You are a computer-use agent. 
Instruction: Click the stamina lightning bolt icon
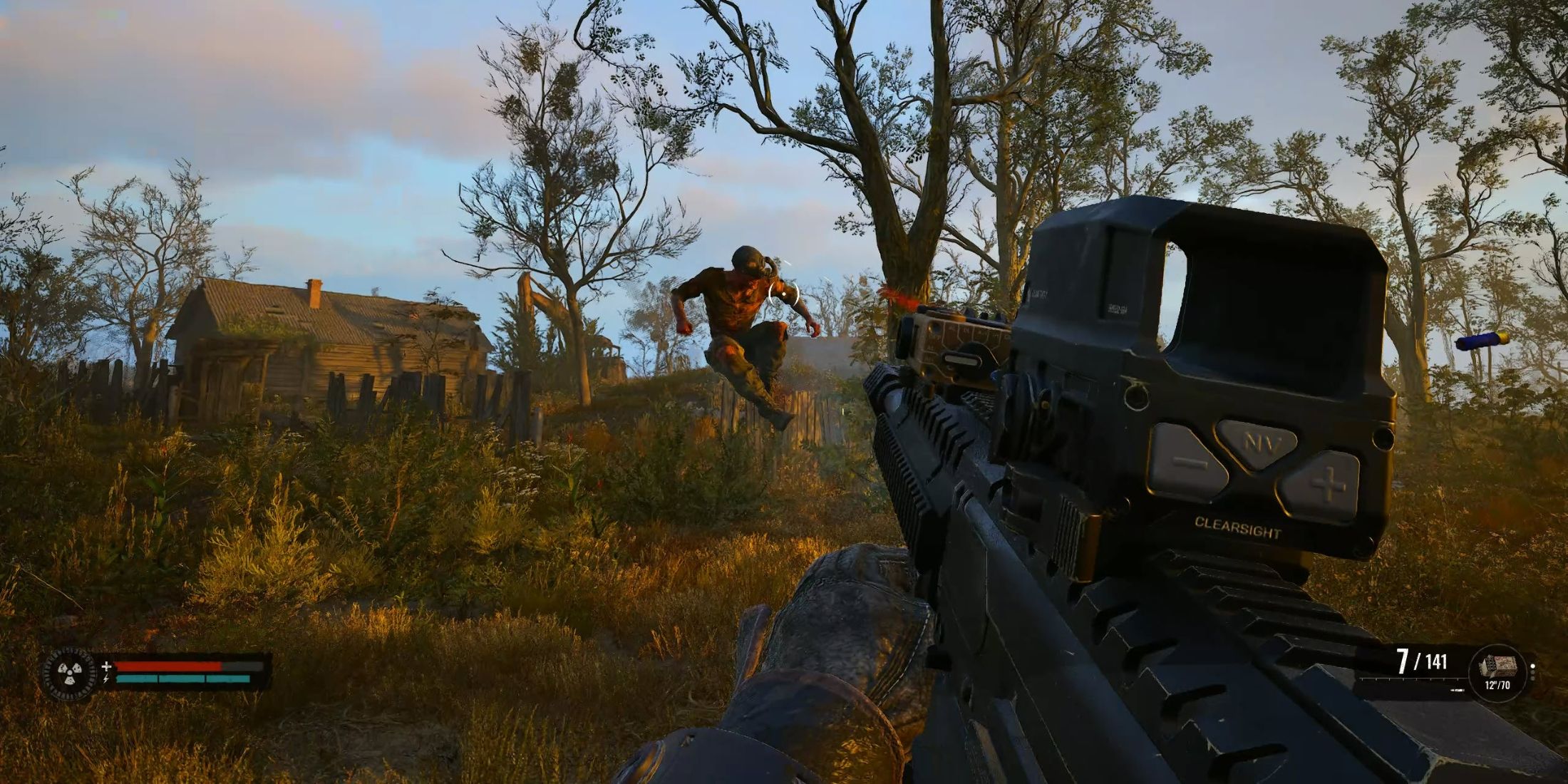point(105,679)
